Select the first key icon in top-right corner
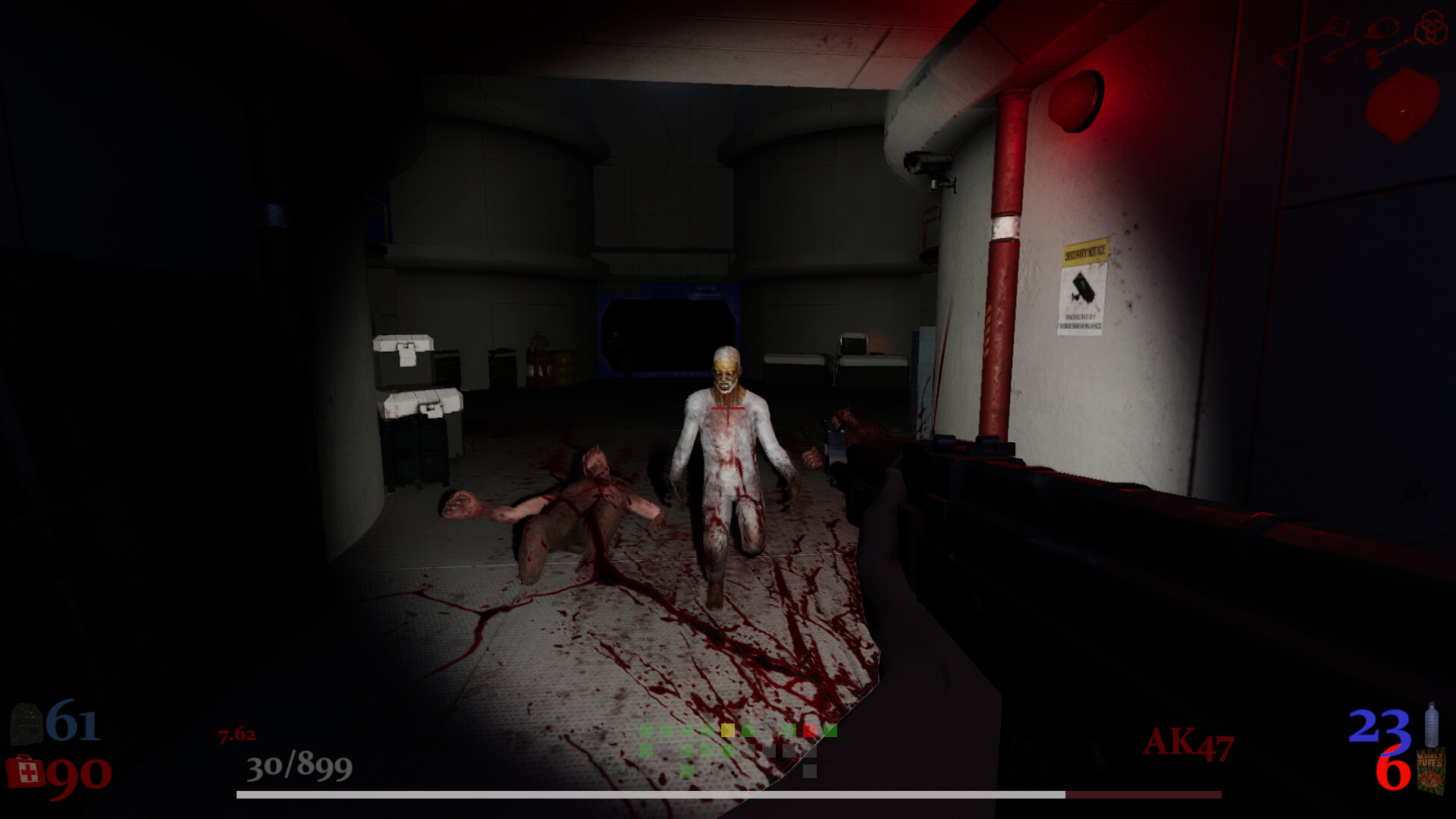Screen dimensions: 1456x819 point(1337,25)
